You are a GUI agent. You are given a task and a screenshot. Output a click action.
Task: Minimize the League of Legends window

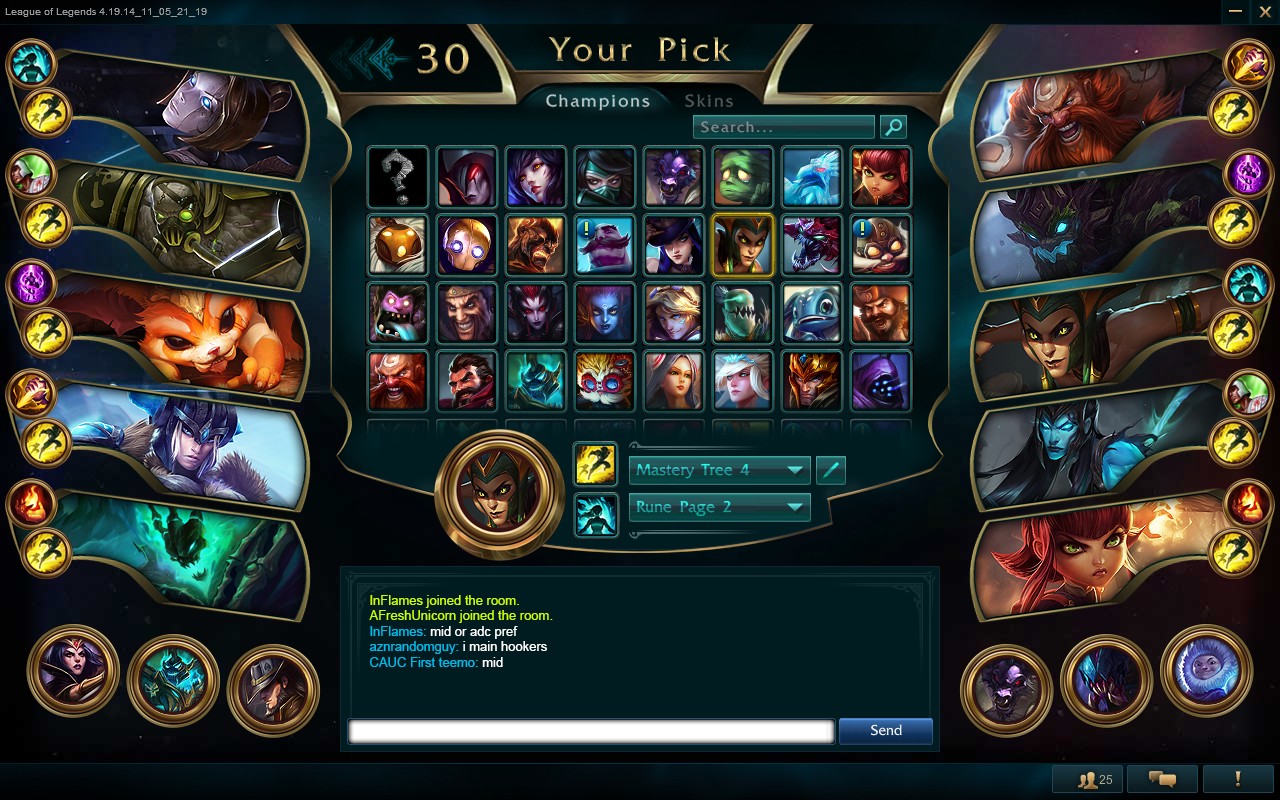[x=1236, y=10]
